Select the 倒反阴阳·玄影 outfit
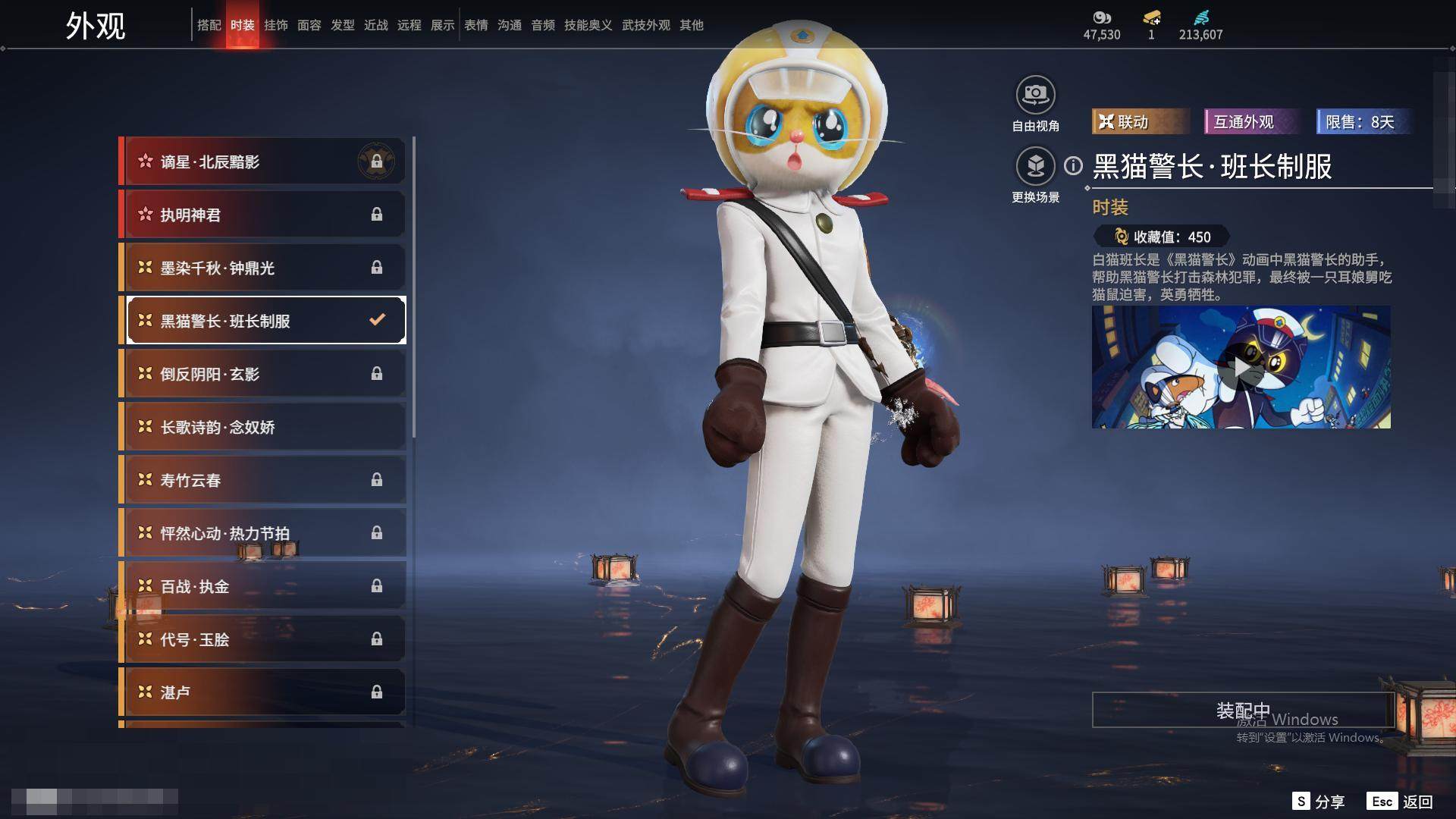Viewport: 1456px width, 819px height. pyautogui.click(x=262, y=374)
